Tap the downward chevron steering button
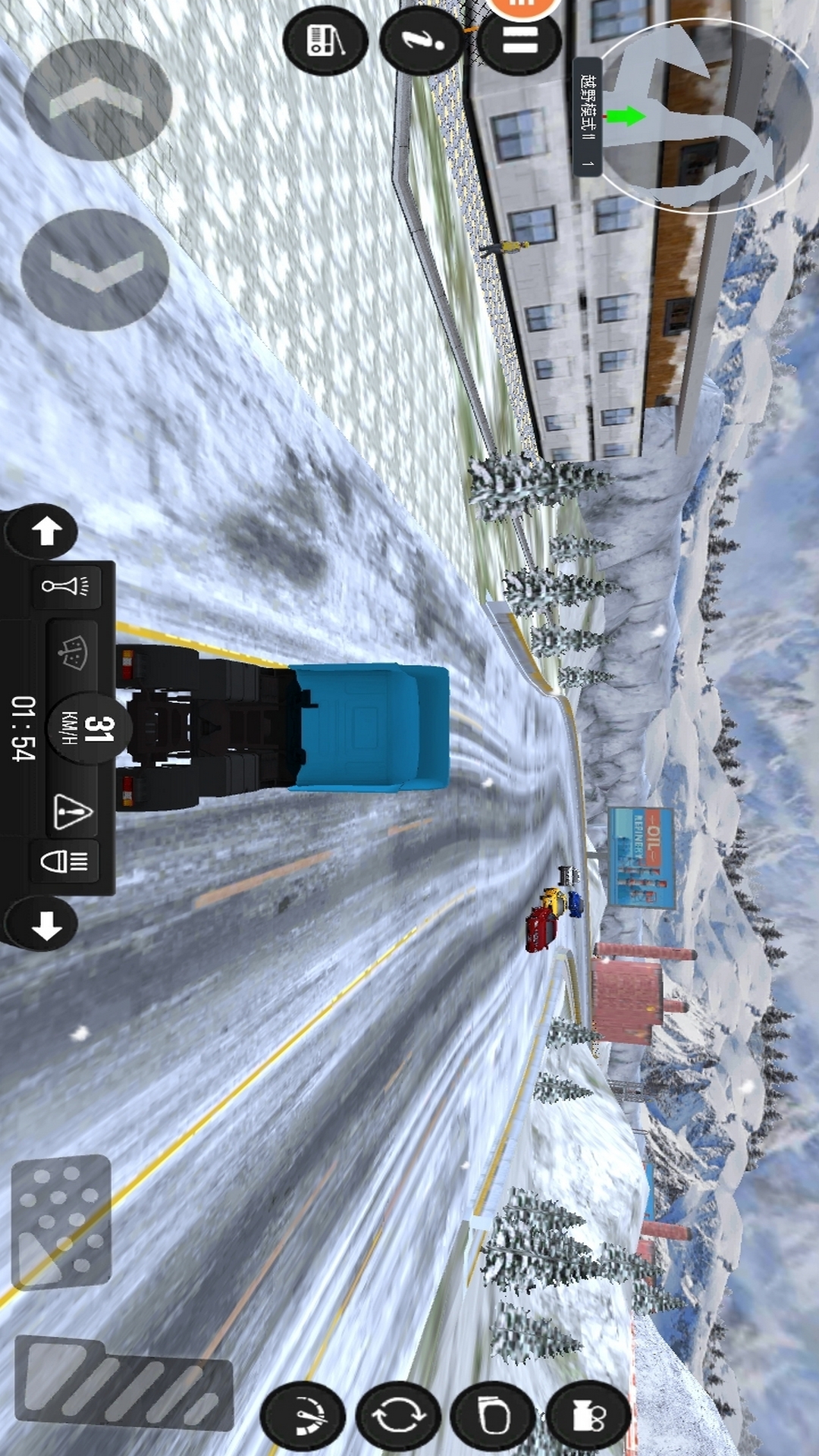819x1456 pixels. click(96, 270)
